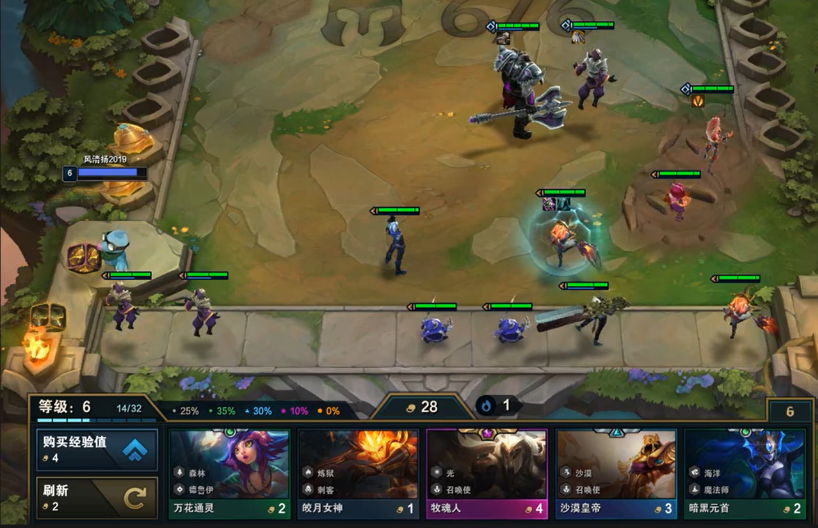This screenshot has width=818, height=528.
Task: Buy experience with the 购买经验值 button
Action: tap(98, 449)
